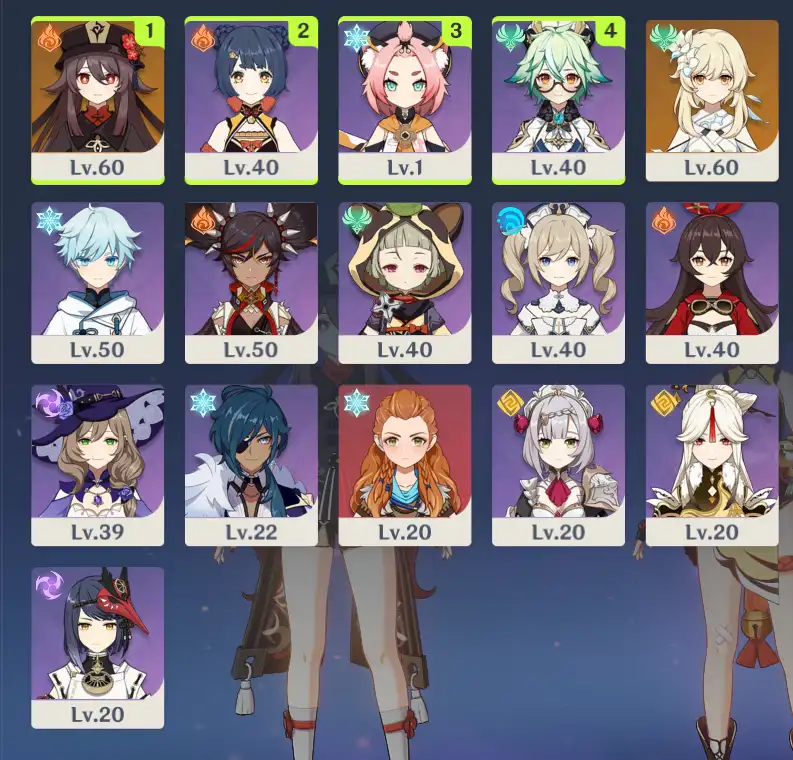Select Hu Tao's Lv.60 character card
The image size is (793, 760).
click(x=97, y=99)
